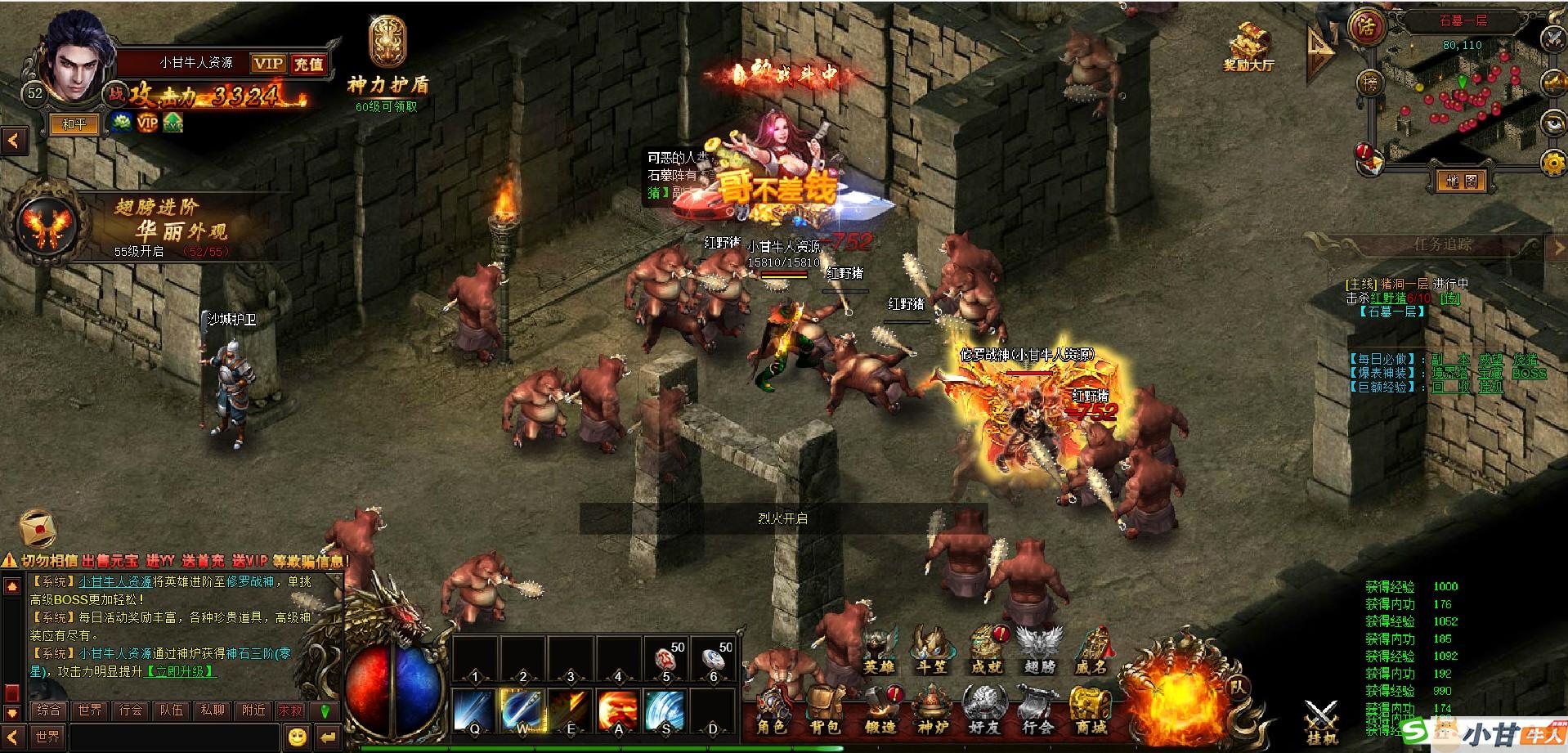The width and height of the screenshot is (1568, 753).
Task: Open the 锻造 forging menu
Action: (880, 710)
